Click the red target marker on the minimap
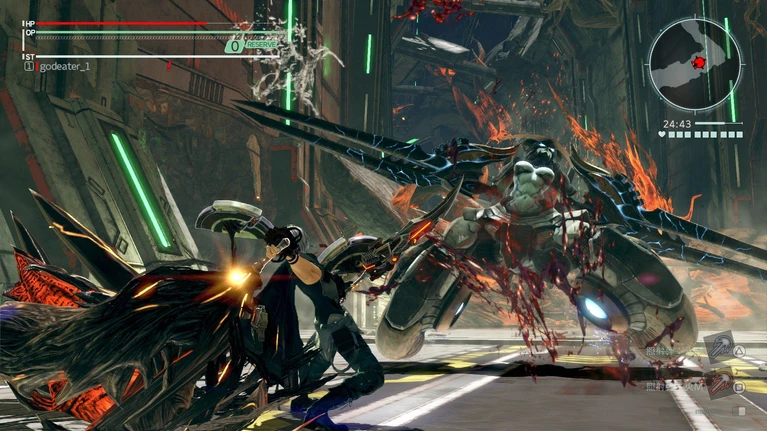767x431 pixels. [699, 62]
